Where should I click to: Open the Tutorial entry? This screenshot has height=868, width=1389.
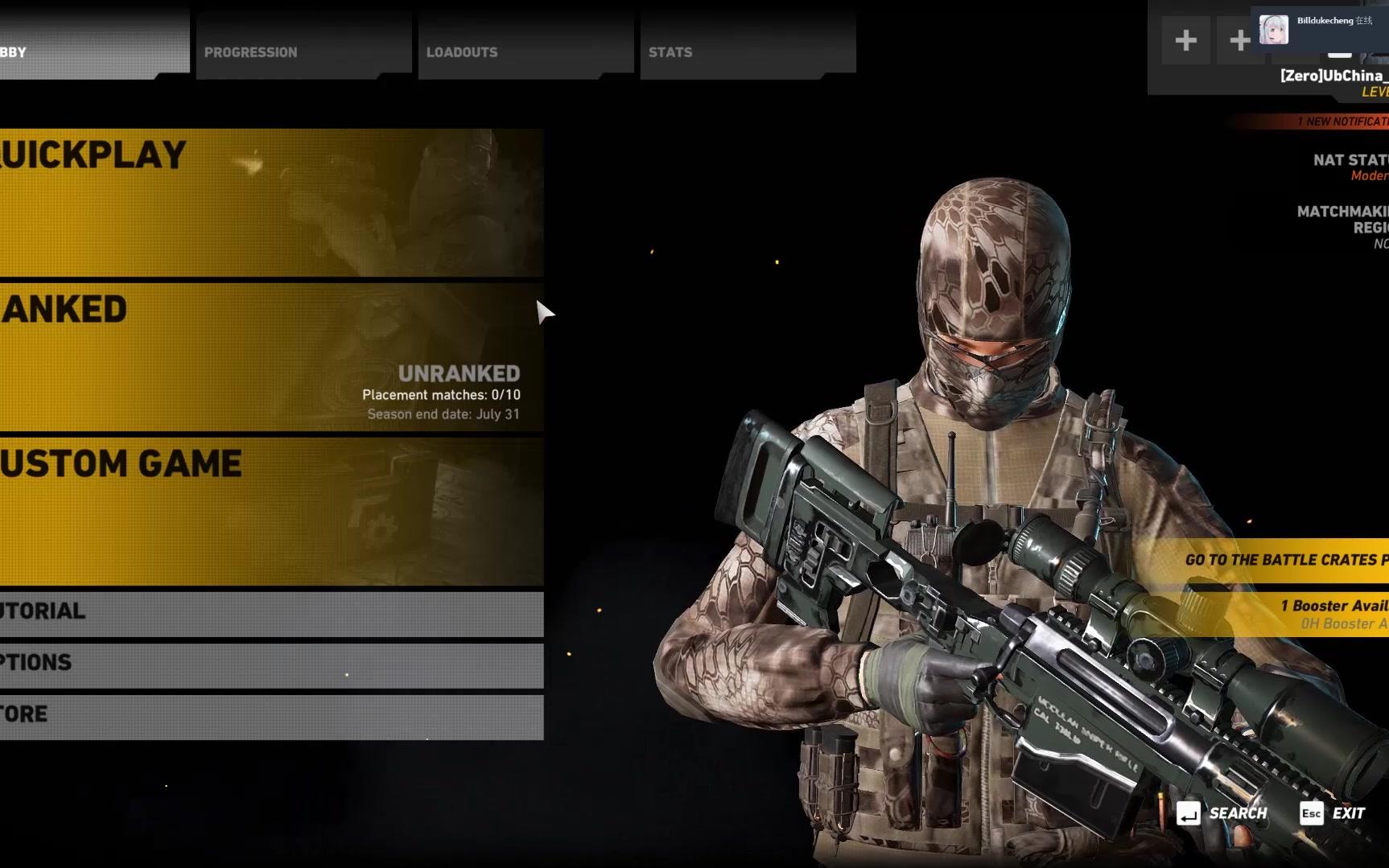coord(271,614)
